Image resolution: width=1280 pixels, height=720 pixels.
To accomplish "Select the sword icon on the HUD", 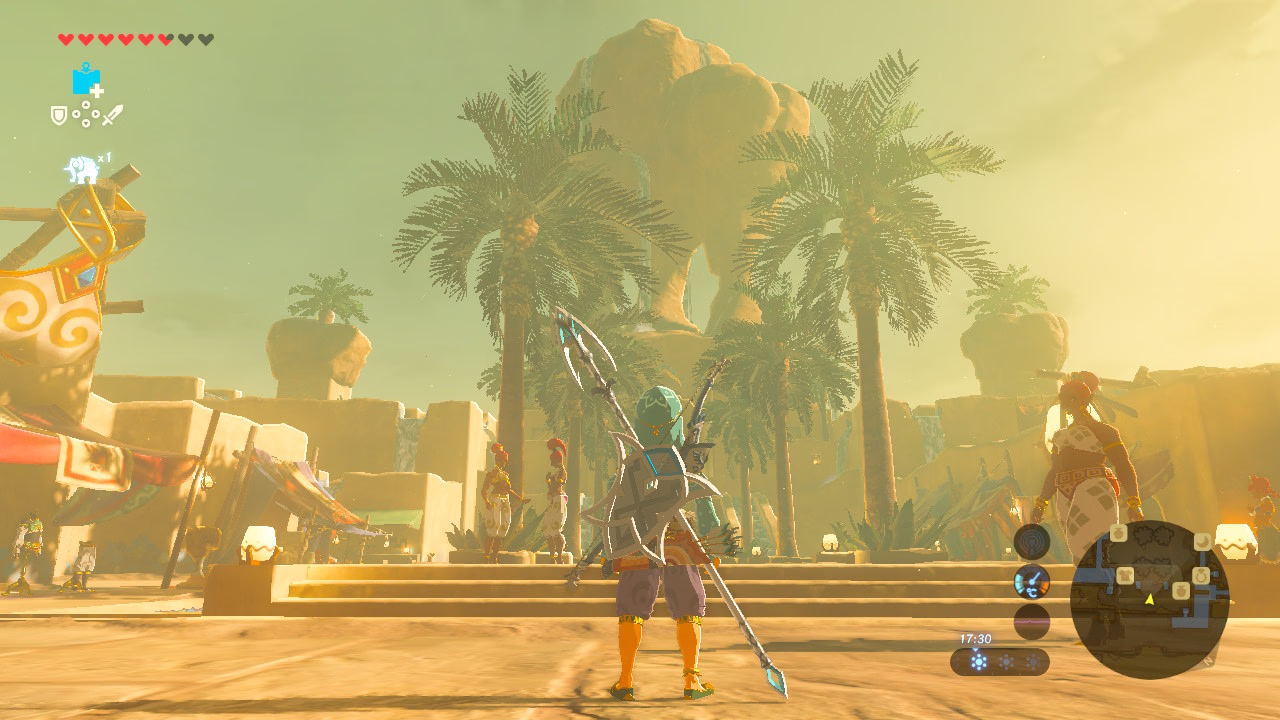I will [x=112, y=115].
